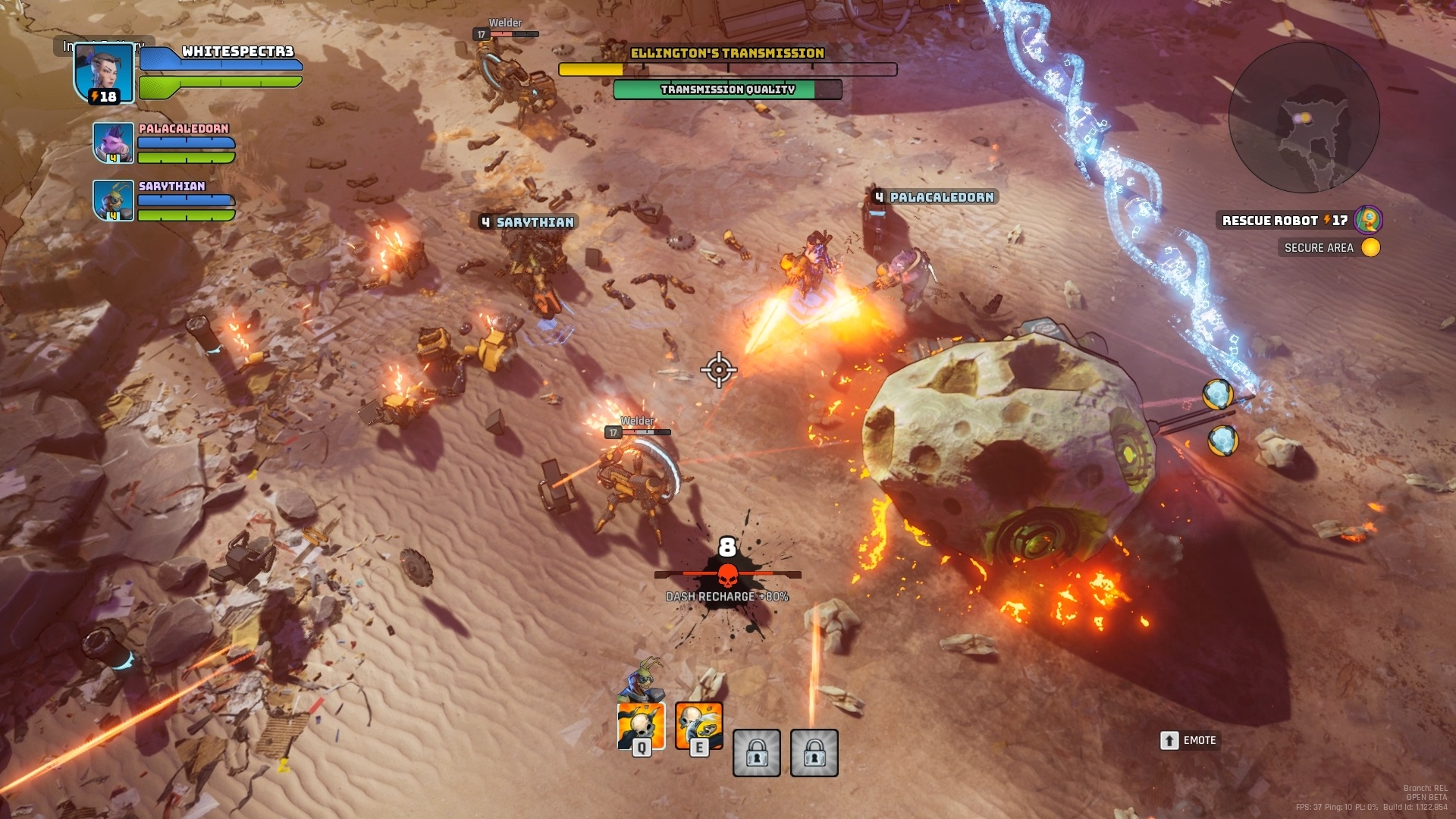The image size is (1456, 819).
Task: Click WhiteSpectr3's character portrait
Action: 104,73
